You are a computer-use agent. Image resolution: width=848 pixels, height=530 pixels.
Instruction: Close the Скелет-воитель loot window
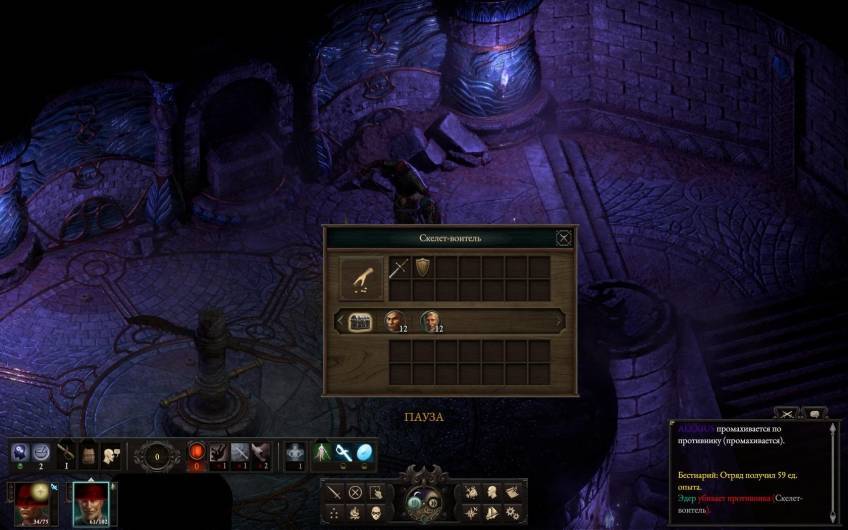(x=564, y=238)
